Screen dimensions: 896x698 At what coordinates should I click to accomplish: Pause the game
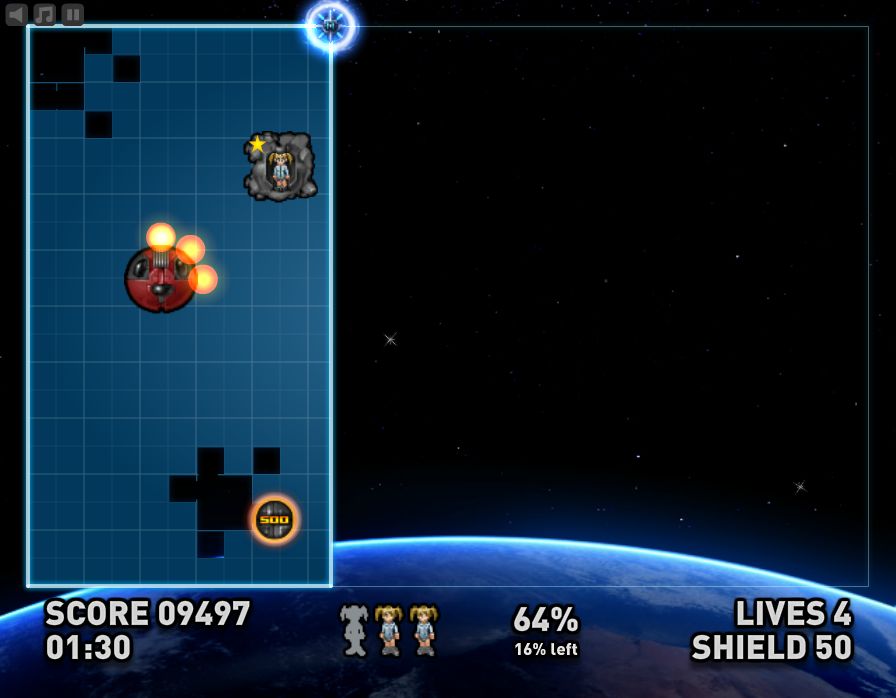(73, 14)
